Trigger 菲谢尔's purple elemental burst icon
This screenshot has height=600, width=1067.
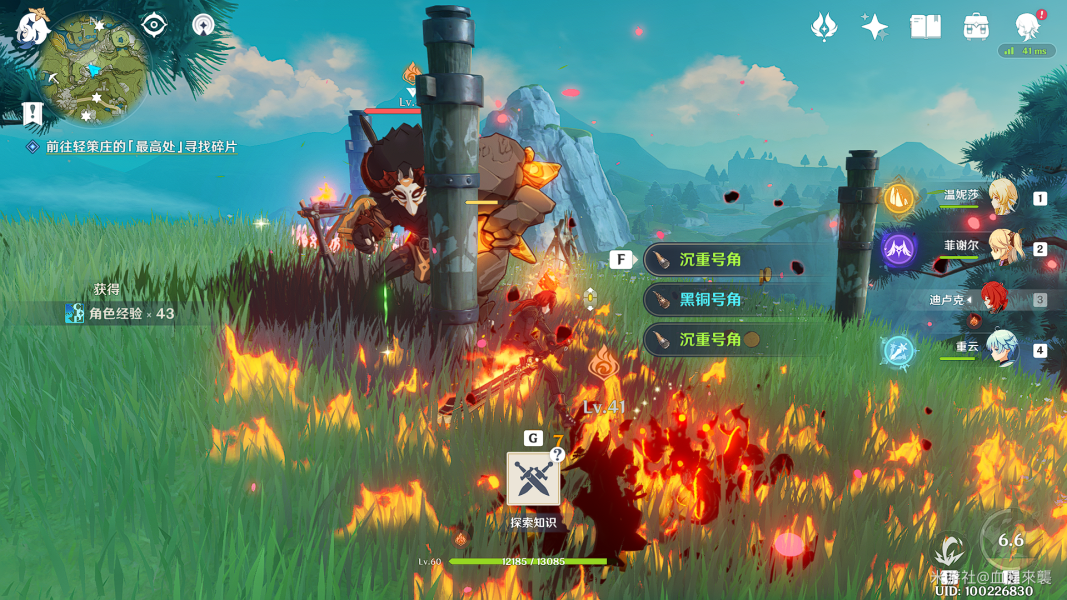tap(898, 249)
